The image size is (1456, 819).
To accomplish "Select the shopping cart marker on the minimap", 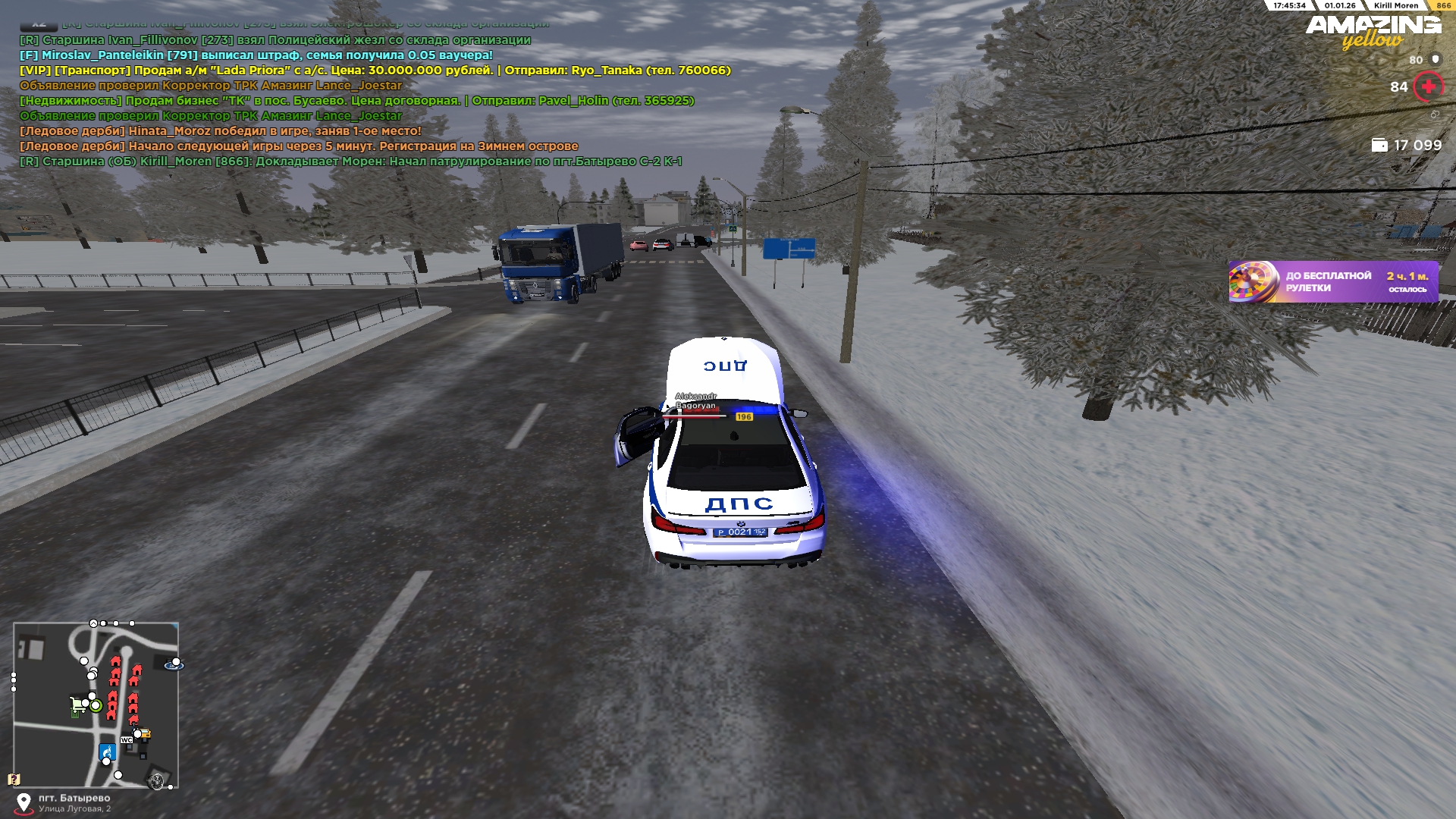I will pyautogui.click(x=77, y=705).
